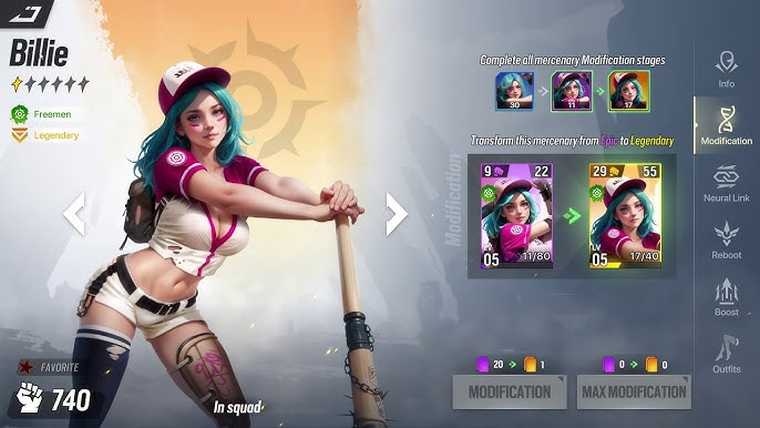
Task: Show the next mercenary with the right arrow
Action: pos(396,213)
